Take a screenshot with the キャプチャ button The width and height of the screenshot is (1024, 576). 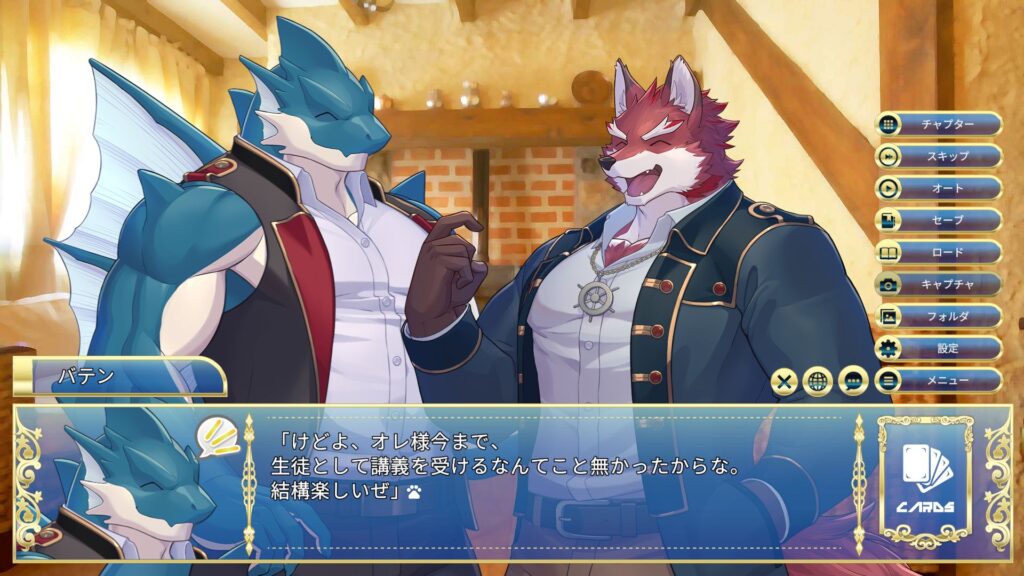coord(939,284)
